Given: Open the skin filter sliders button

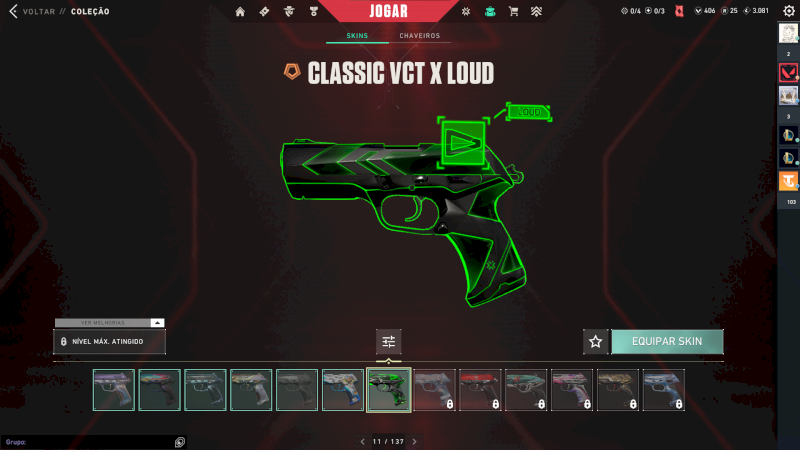Looking at the screenshot, I should pyautogui.click(x=389, y=342).
